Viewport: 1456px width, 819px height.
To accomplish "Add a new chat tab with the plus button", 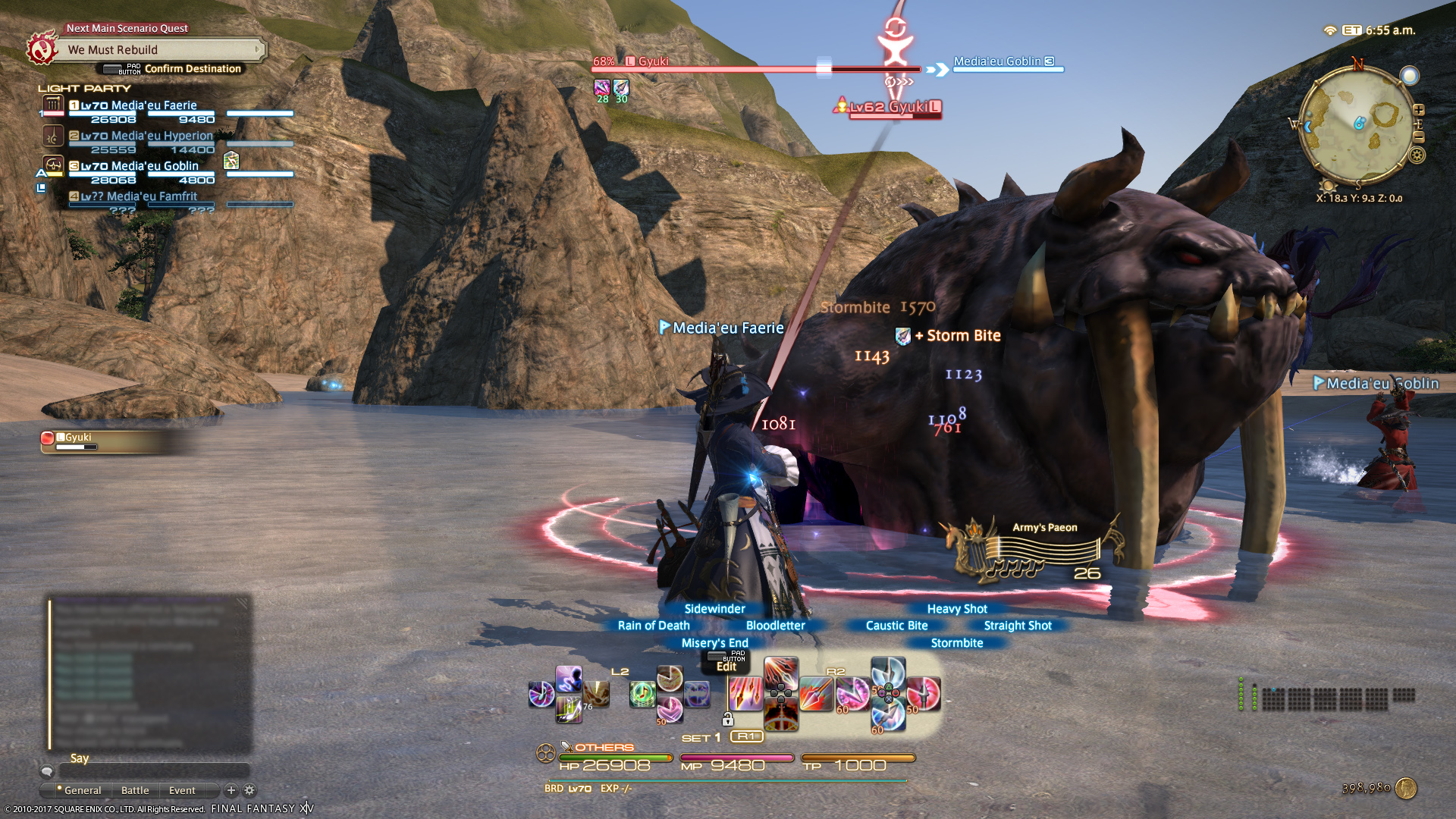I will (x=231, y=790).
